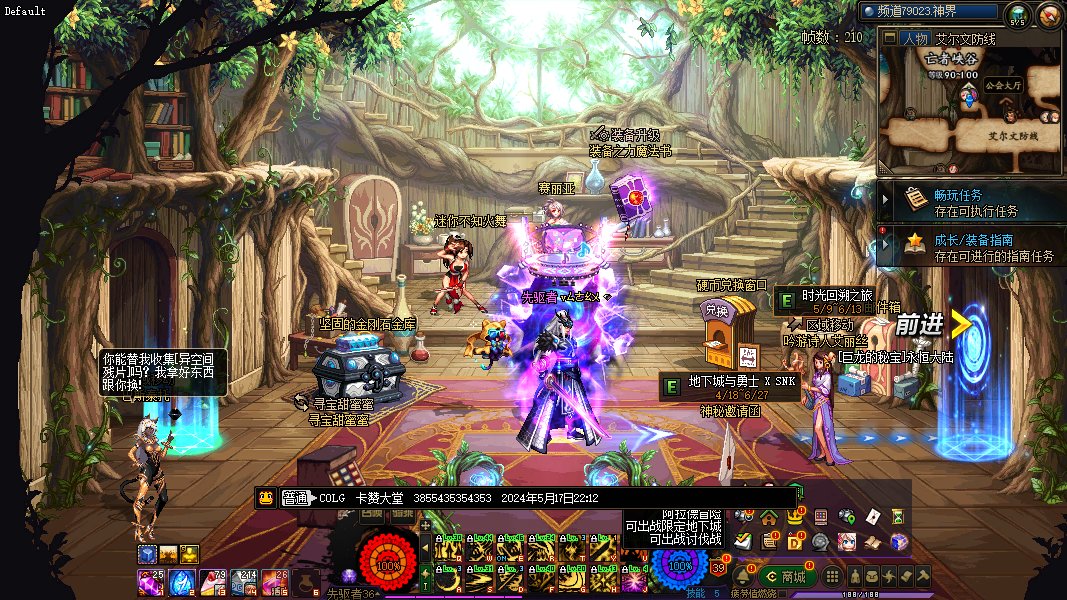Click the gold crown icon
The height and width of the screenshot is (600, 1067).
795,517
